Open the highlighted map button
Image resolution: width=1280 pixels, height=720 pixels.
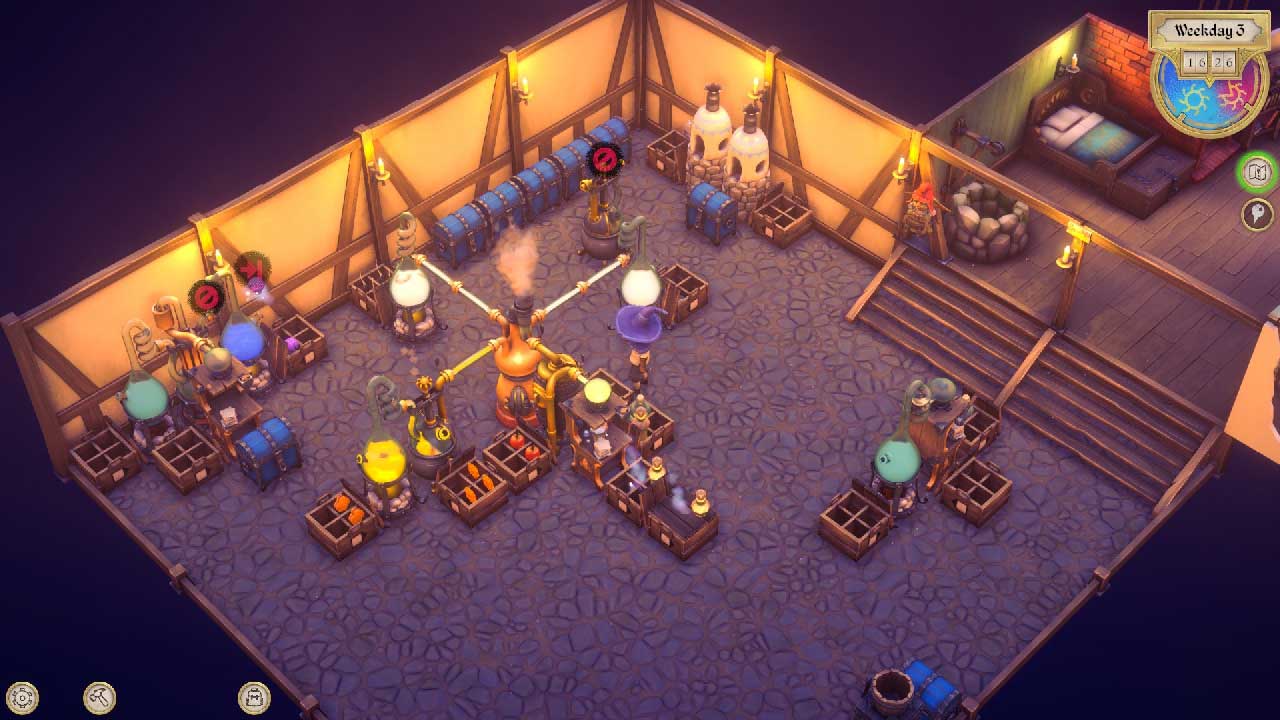[x=1257, y=172]
